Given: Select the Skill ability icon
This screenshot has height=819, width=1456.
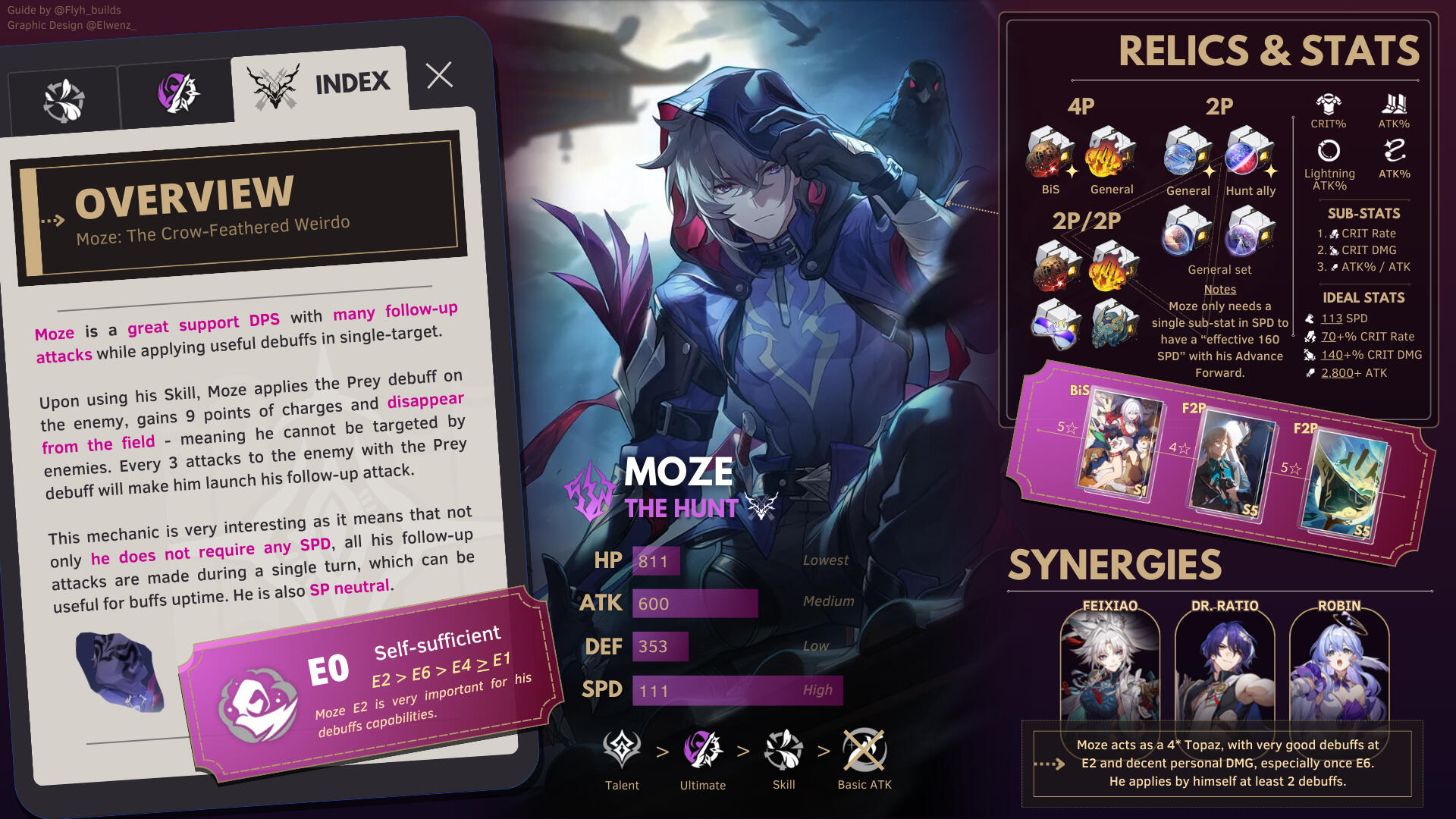Looking at the screenshot, I should 783,750.
